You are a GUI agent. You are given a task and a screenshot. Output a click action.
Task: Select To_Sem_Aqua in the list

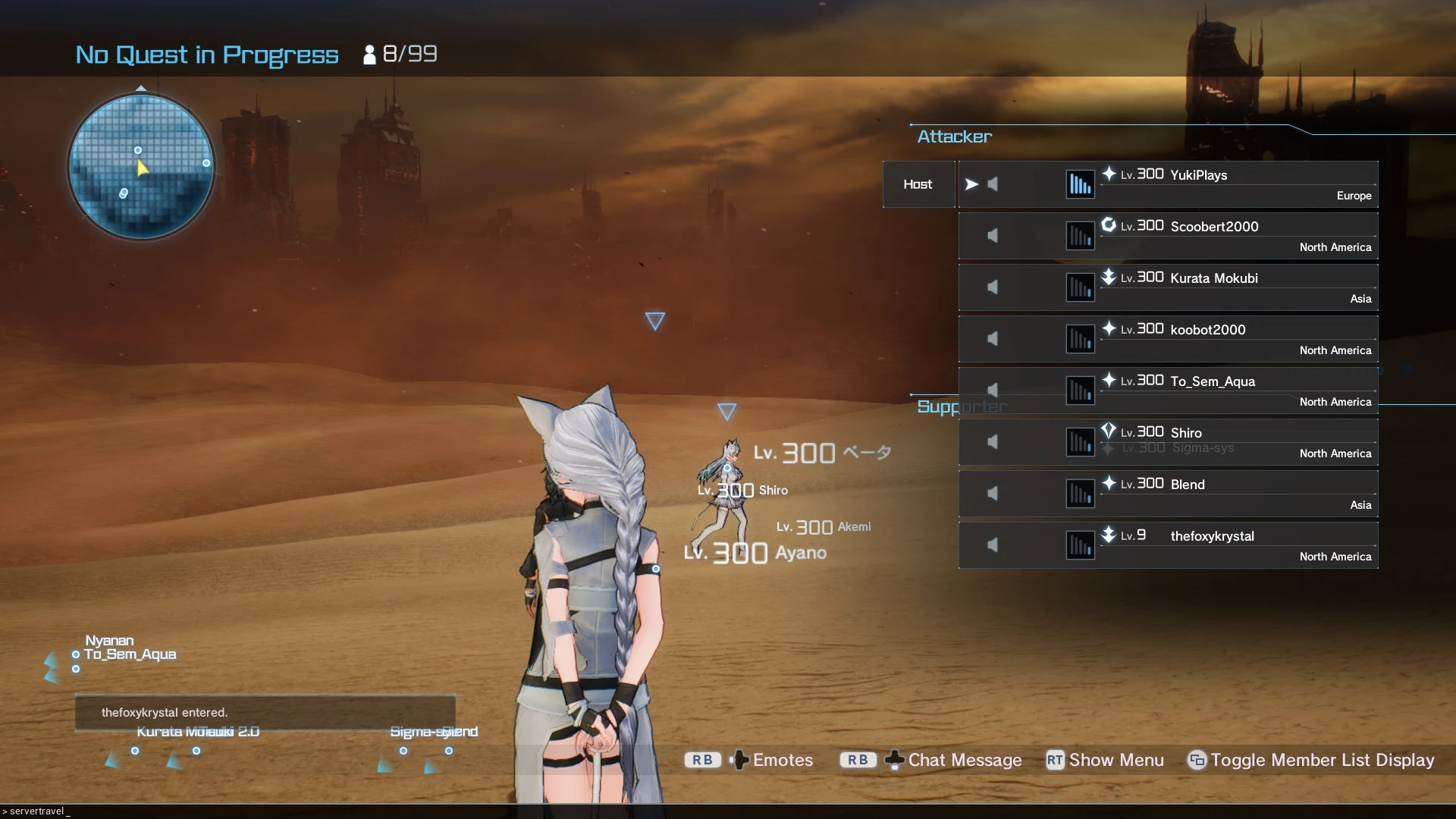1212,382
